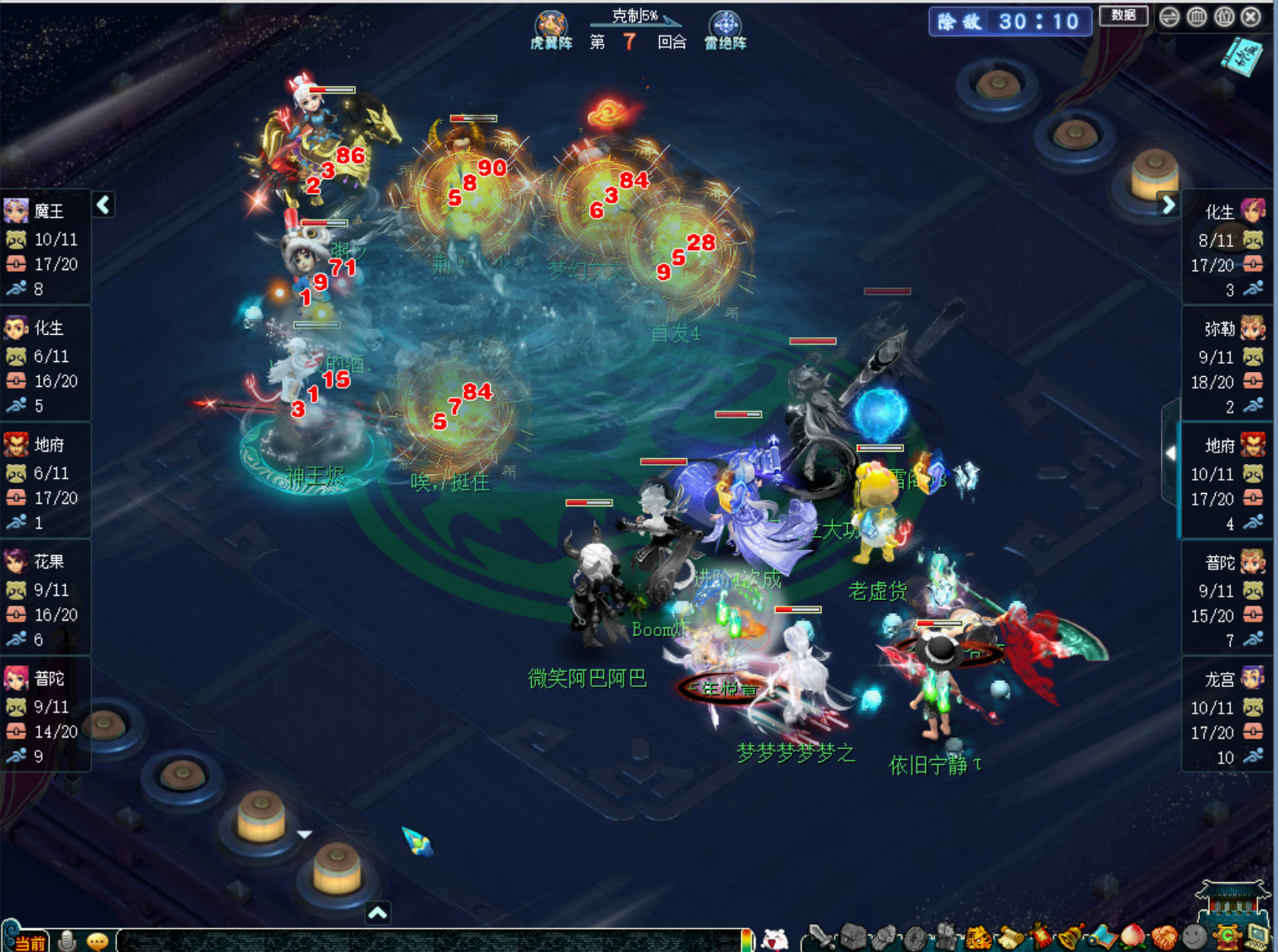
Task: Expand the chat window with the up arrow
Action: (x=378, y=913)
